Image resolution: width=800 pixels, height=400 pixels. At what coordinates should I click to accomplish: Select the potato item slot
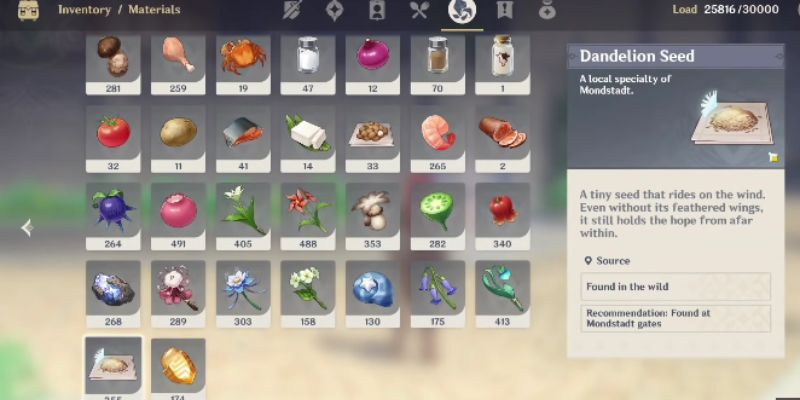coord(178,134)
